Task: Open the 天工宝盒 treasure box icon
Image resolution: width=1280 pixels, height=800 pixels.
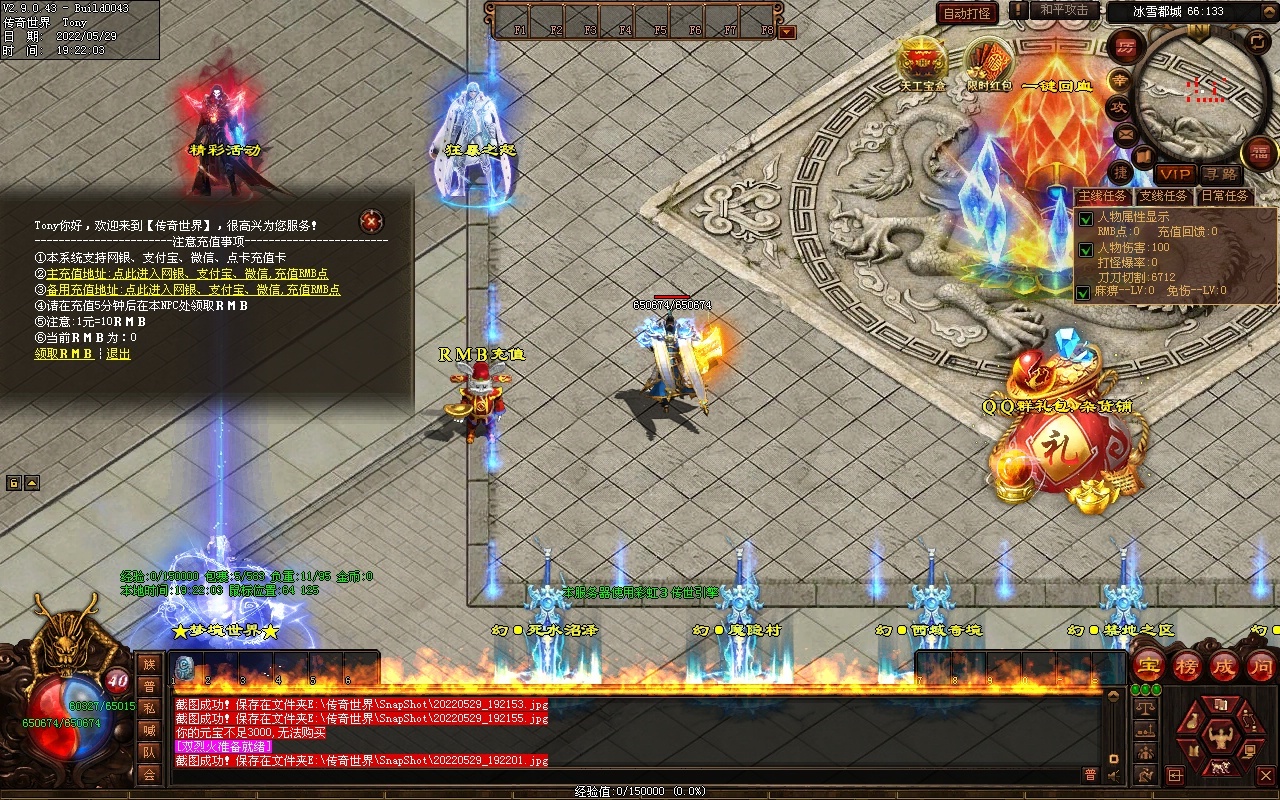Action: click(x=922, y=62)
